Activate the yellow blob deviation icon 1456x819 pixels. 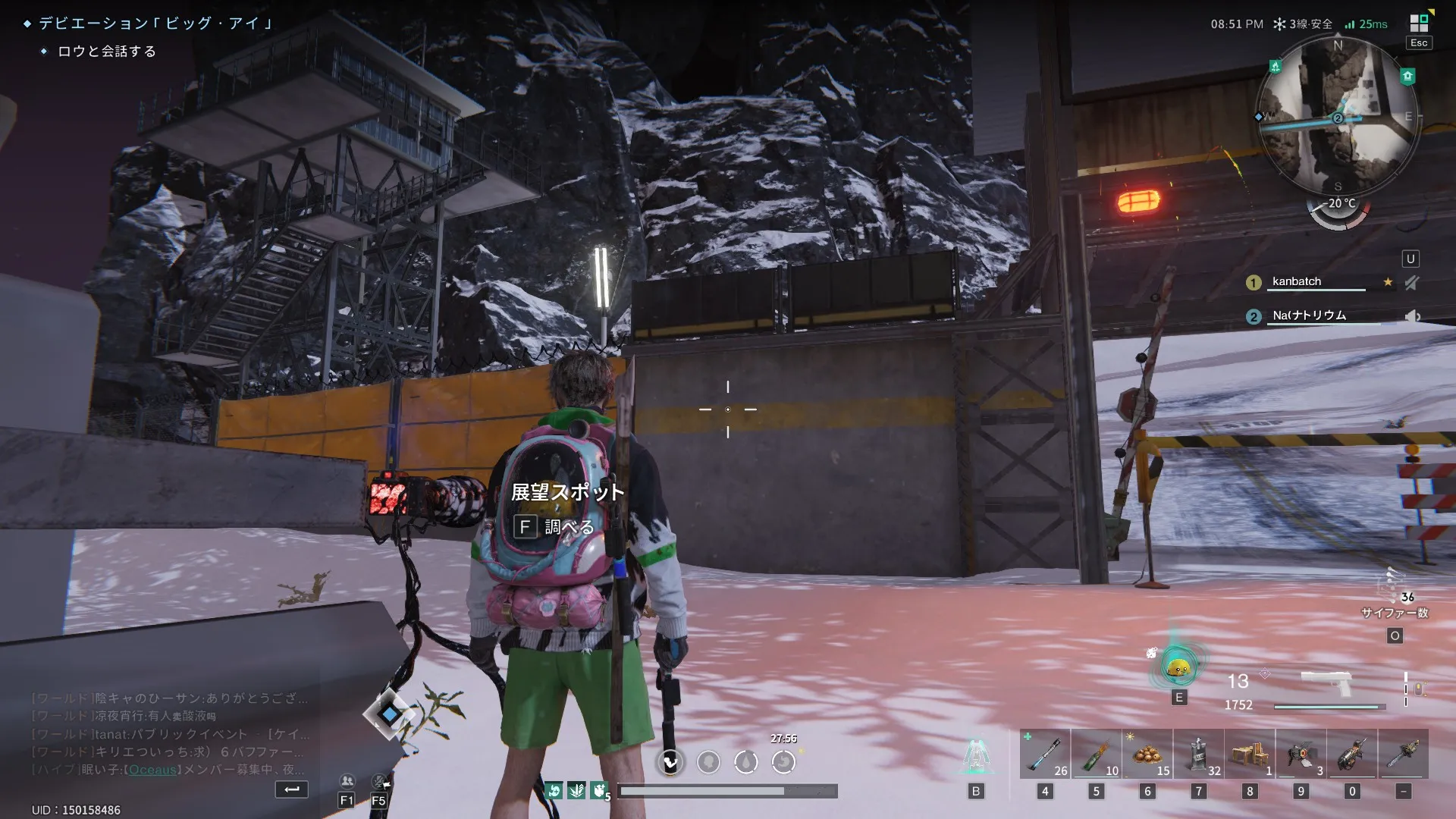[x=1178, y=667]
